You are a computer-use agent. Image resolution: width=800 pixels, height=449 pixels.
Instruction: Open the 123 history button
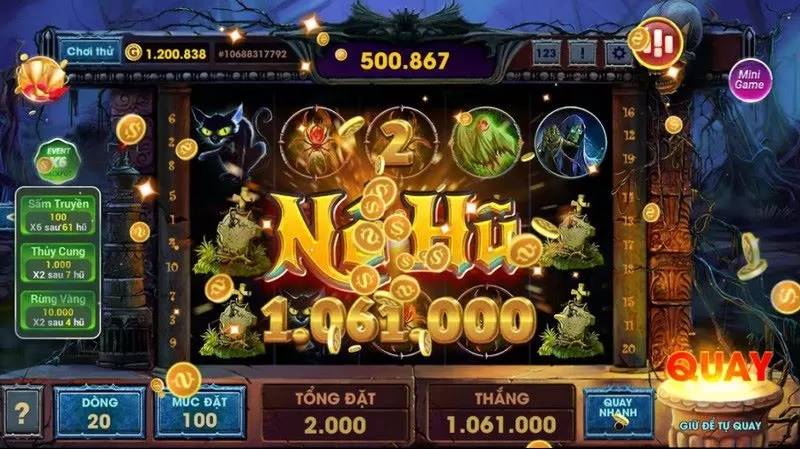tap(546, 52)
